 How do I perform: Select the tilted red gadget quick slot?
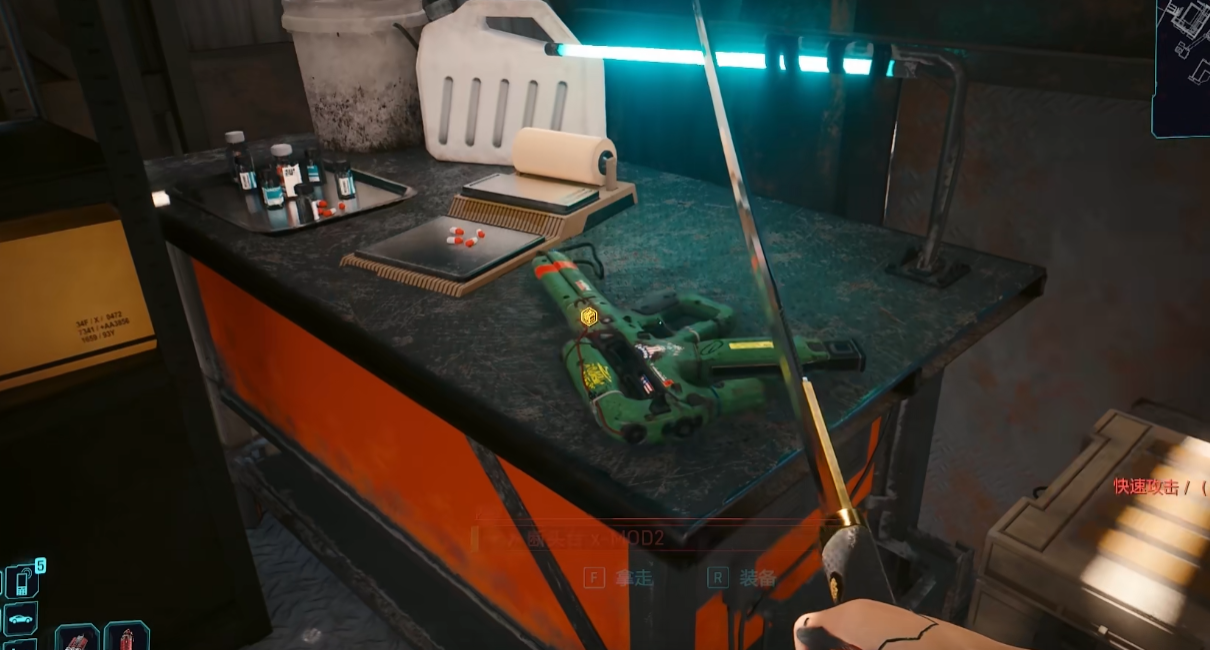click(x=77, y=637)
